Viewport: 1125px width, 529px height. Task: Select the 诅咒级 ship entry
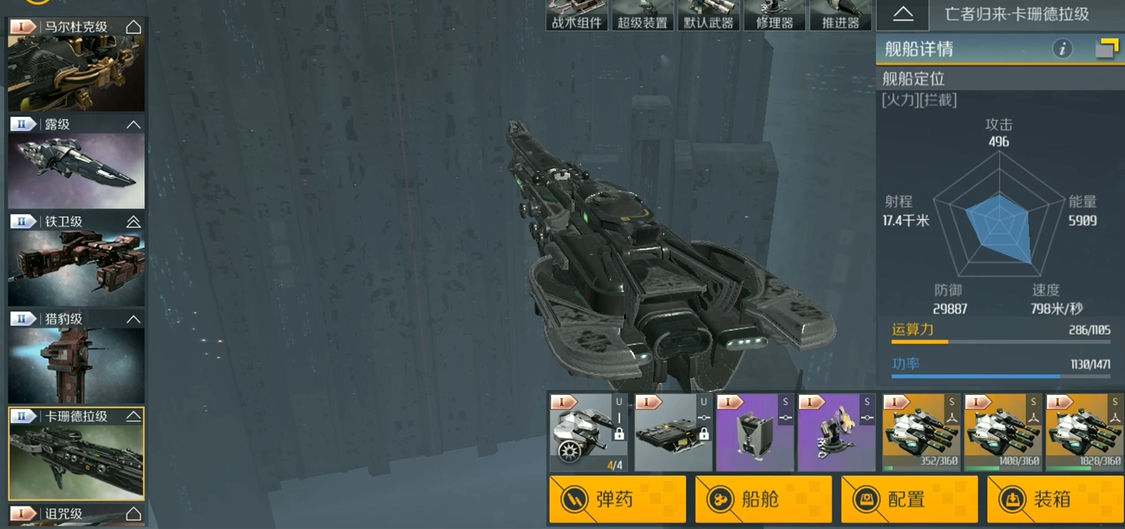point(76,515)
